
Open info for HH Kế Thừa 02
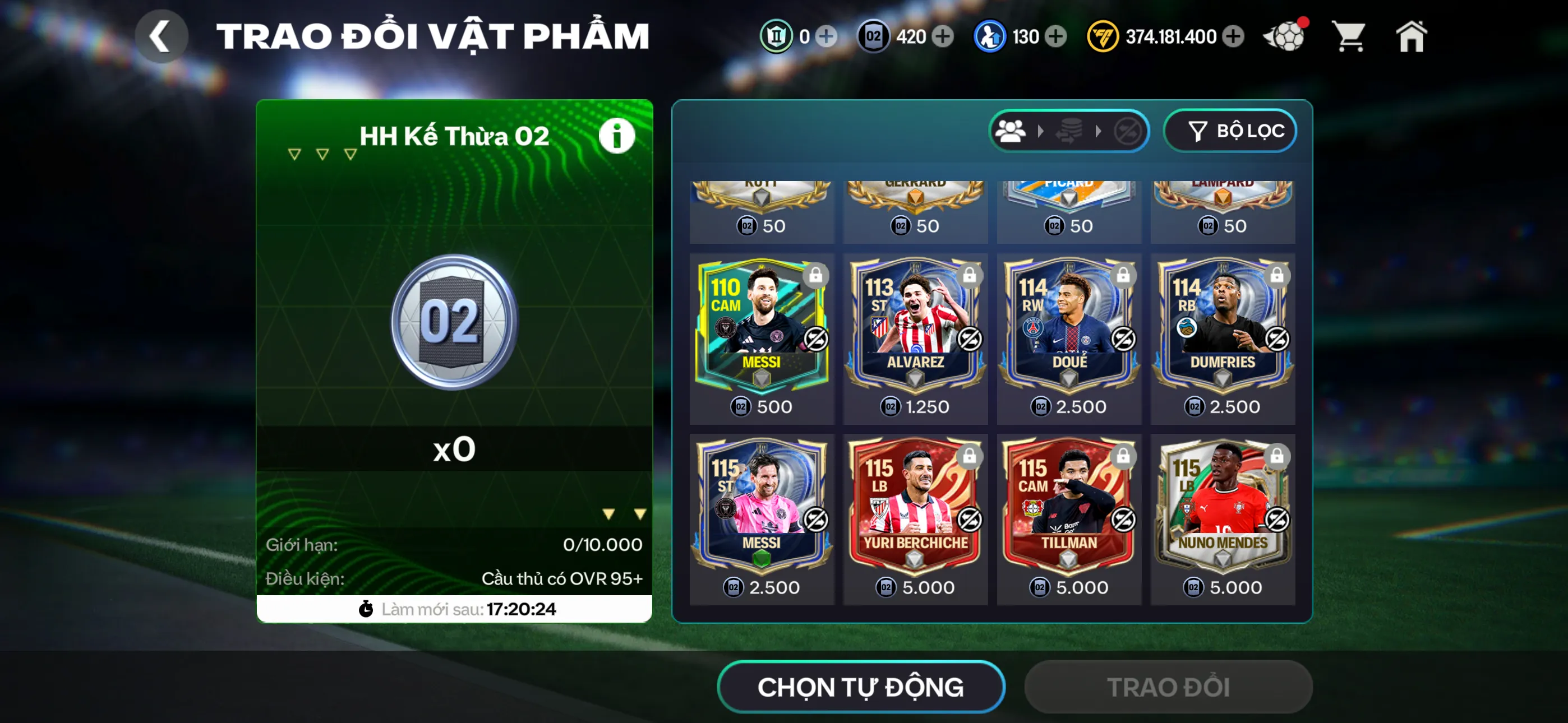click(x=617, y=135)
